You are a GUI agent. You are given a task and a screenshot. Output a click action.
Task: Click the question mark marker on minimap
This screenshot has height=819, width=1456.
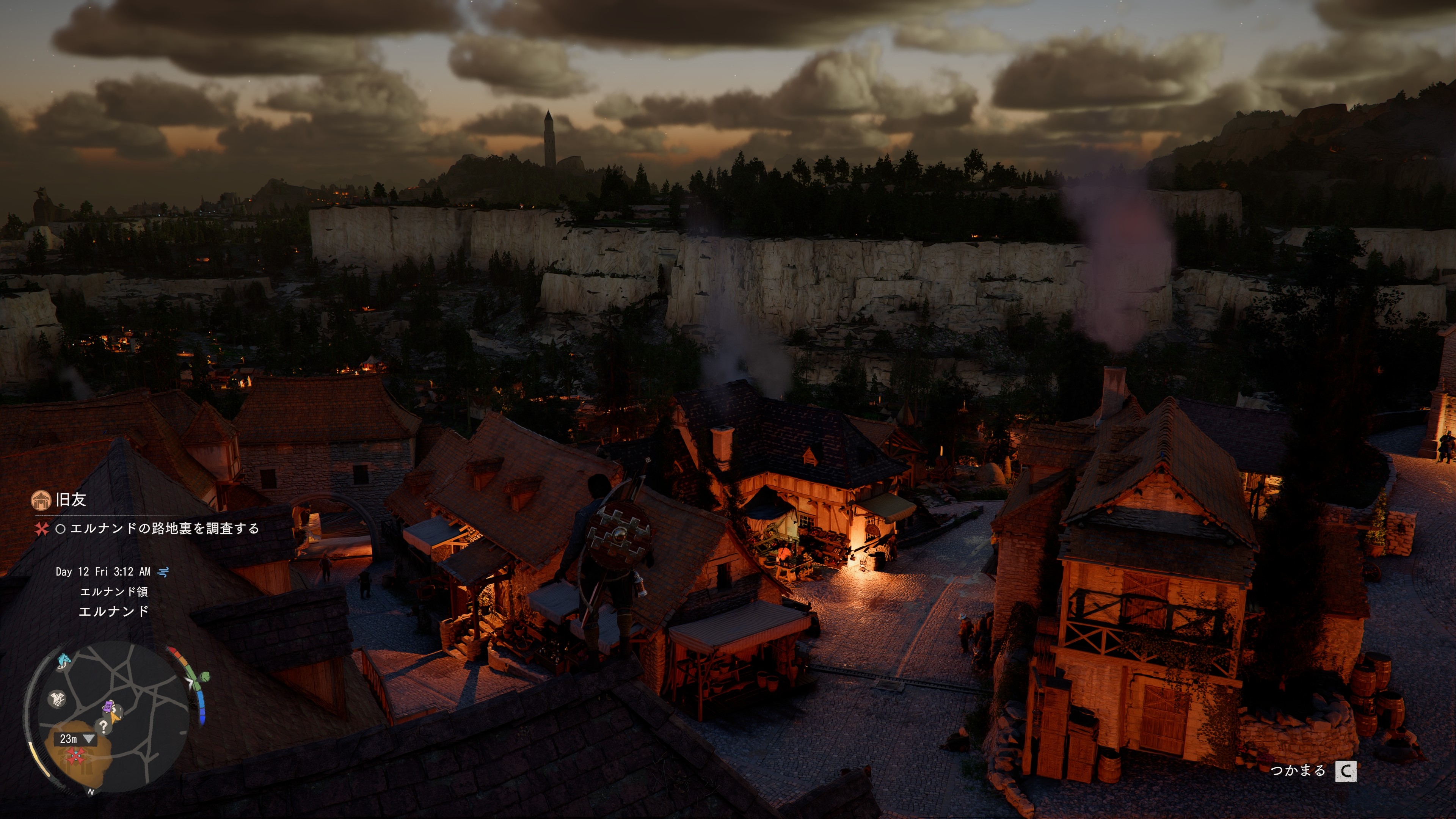pyautogui.click(x=103, y=726)
